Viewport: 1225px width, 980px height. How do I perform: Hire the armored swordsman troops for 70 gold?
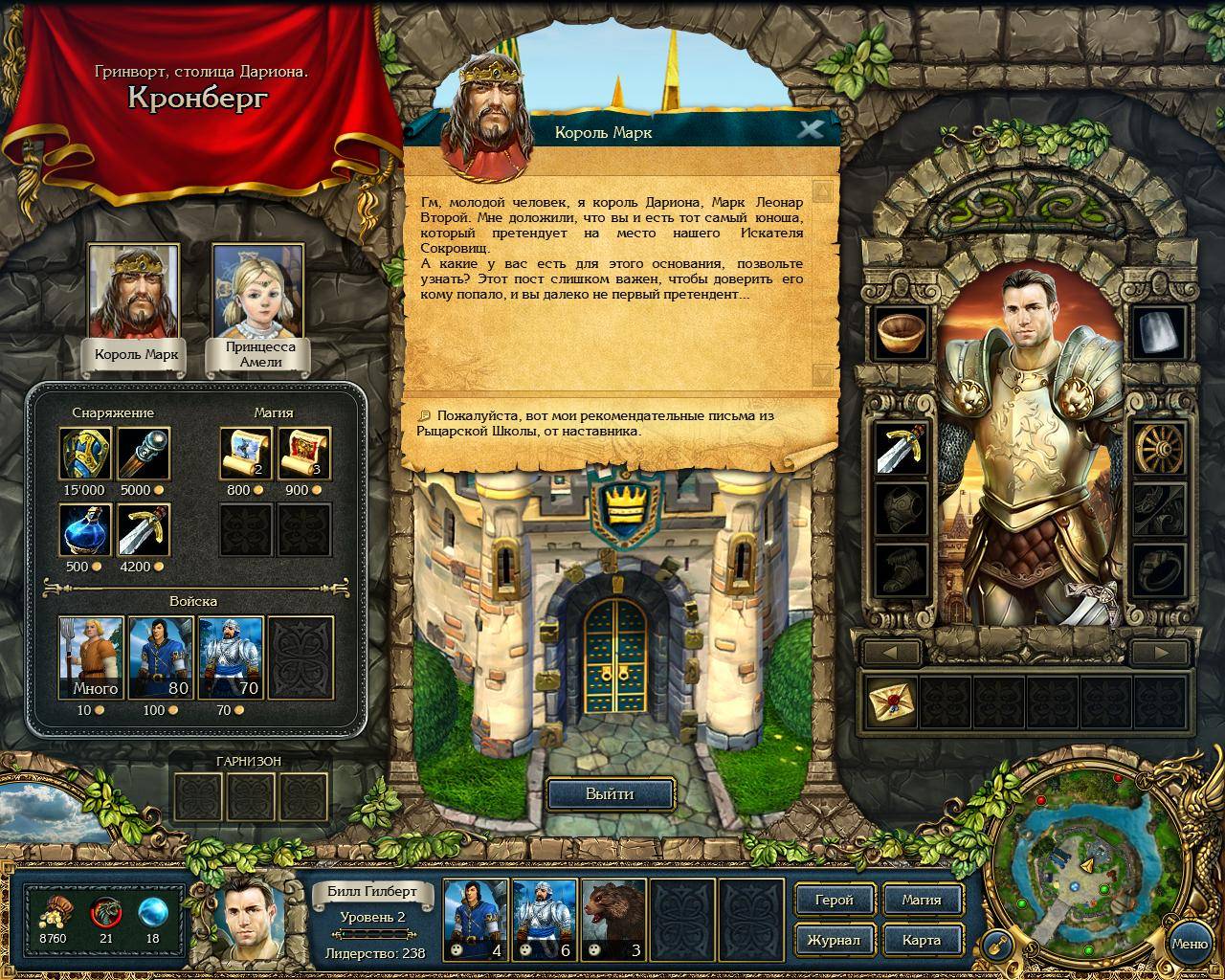pyautogui.click(x=231, y=657)
